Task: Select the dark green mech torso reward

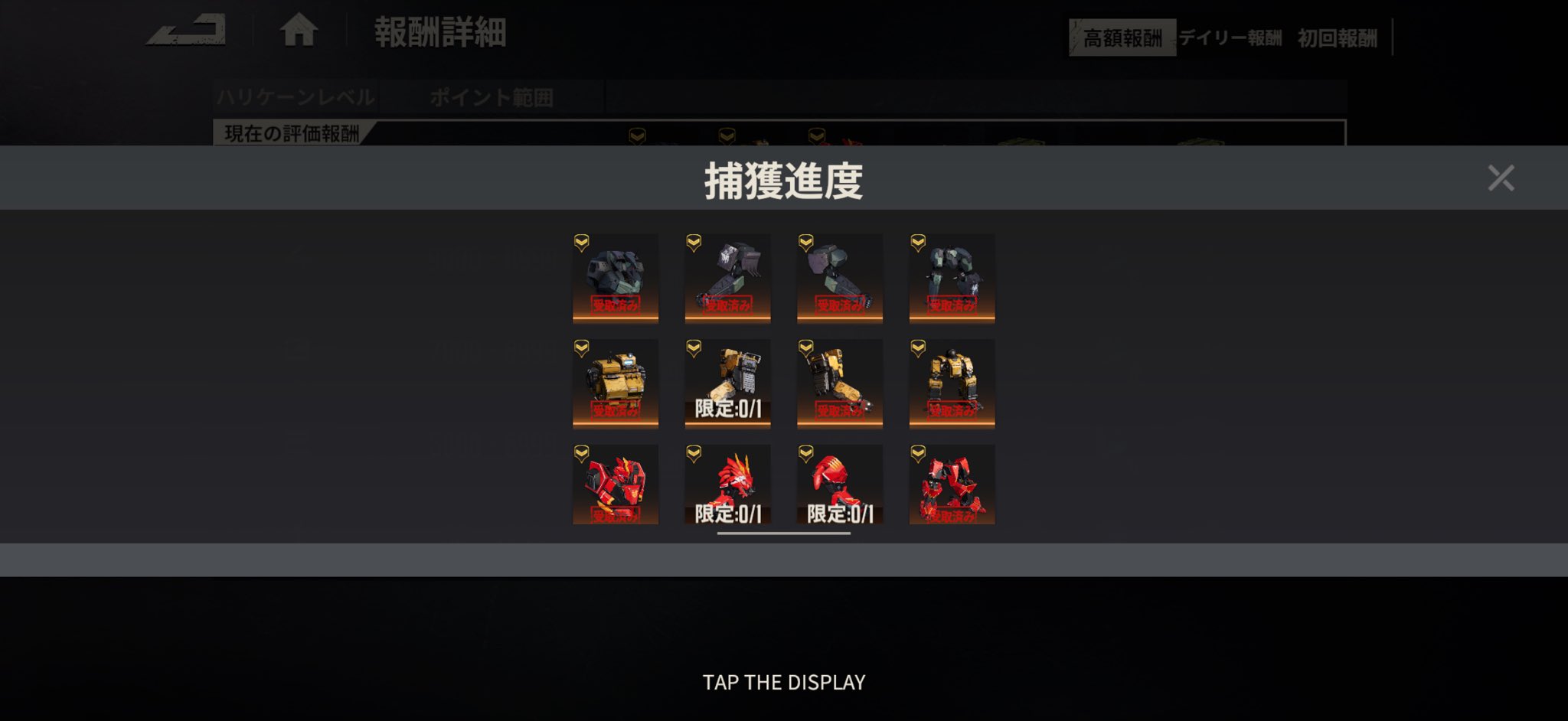Action: click(x=616, y=277)
